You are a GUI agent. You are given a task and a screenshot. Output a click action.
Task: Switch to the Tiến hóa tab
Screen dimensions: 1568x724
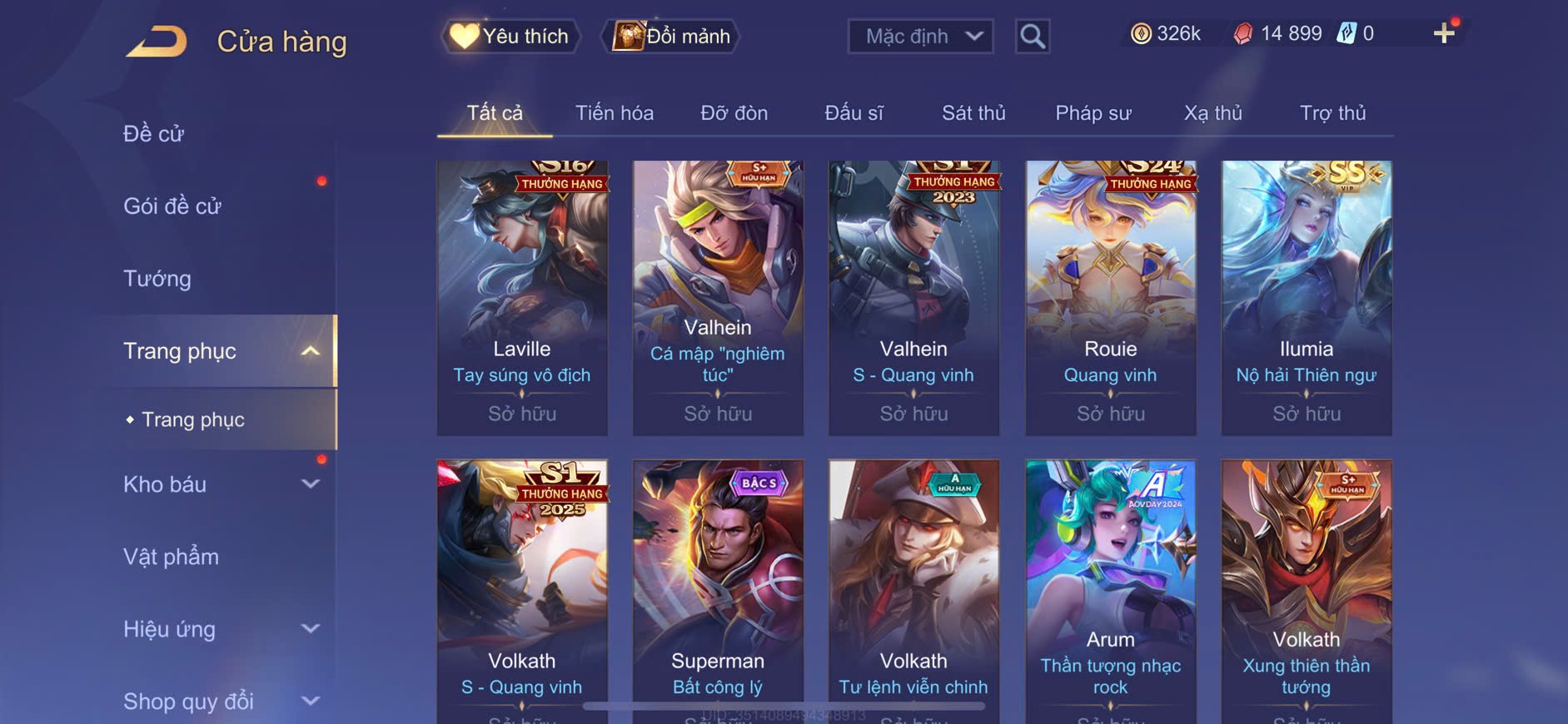614,113
